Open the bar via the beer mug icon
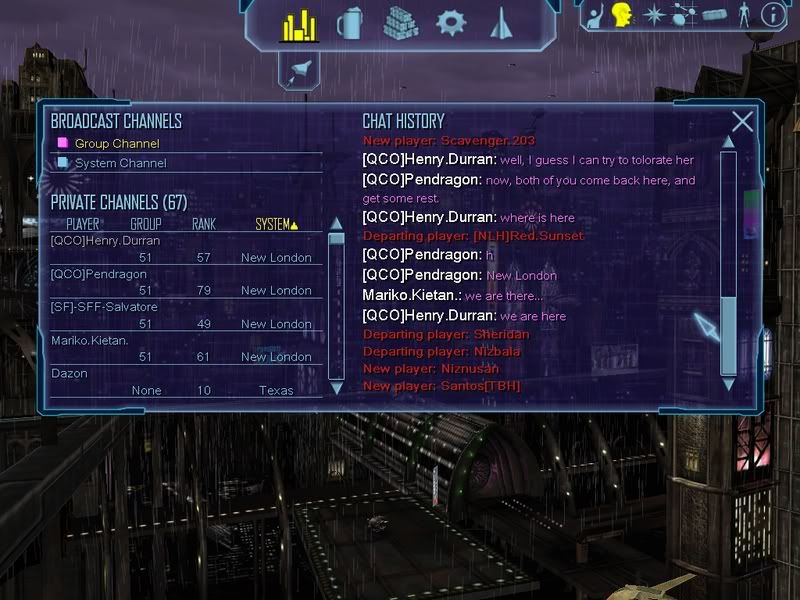800x600 pixels. (350, 24)
